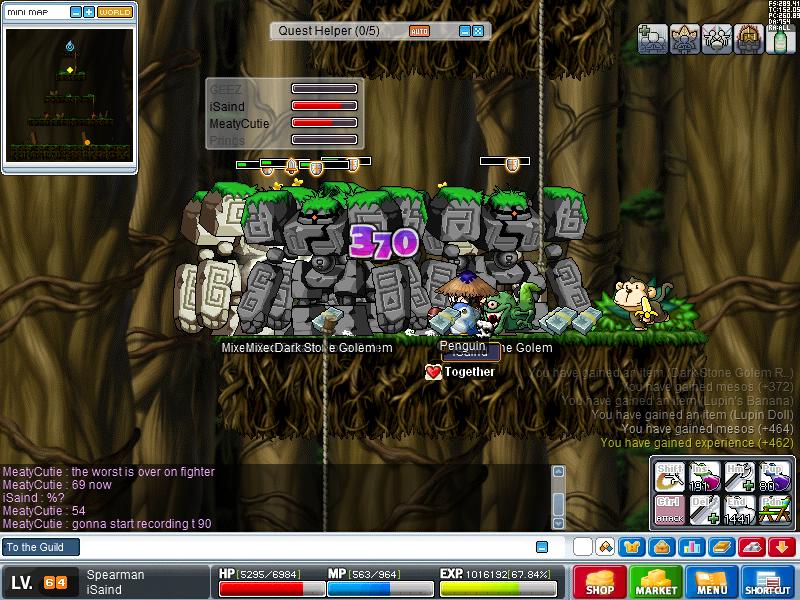Viewport: 800px width, 600px height.
Task: Open the game Menu
Action: pyautogui.click(x=712, y=582)
